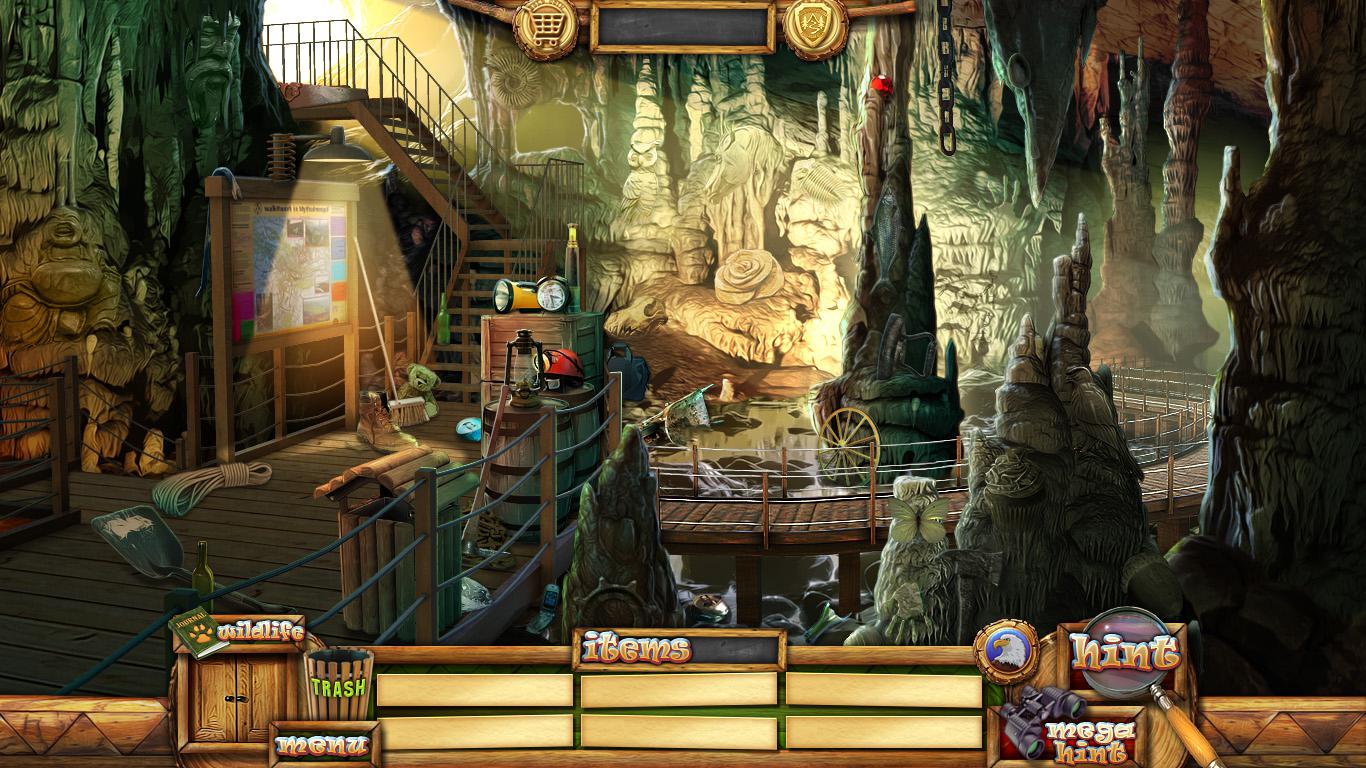
Task: Click the park shield badge icon
Action: pyautogui.click(x=815, y=27)
